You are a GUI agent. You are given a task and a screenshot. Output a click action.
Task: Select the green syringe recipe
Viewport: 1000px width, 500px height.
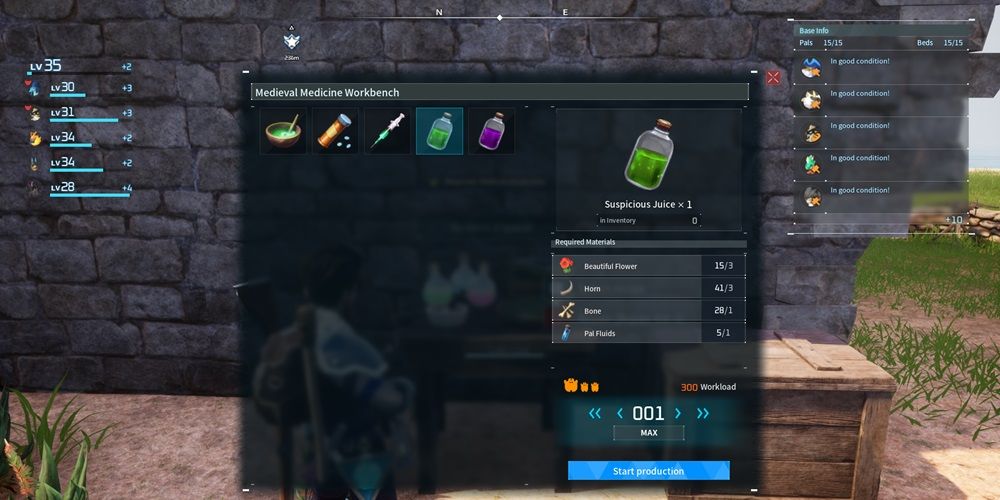[x=387, y=131]
